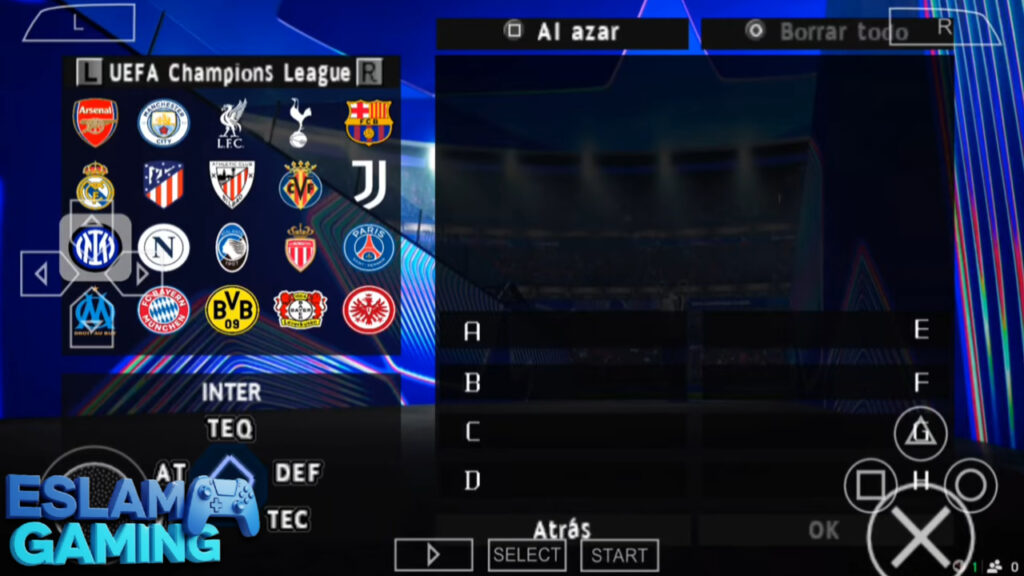
Task: Tap the emulator START button
Action: tap(619, 555)
